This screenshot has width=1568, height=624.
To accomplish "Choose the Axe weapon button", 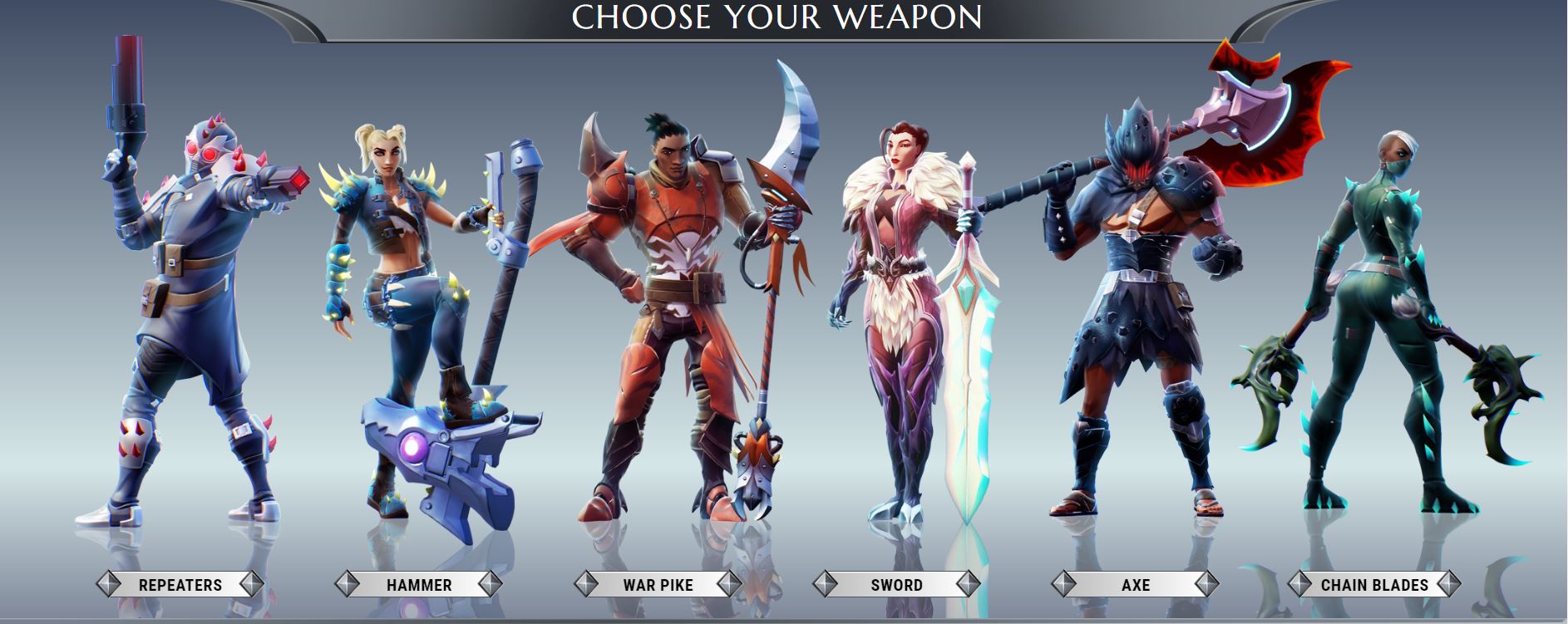I will [x=1135, y=584].
